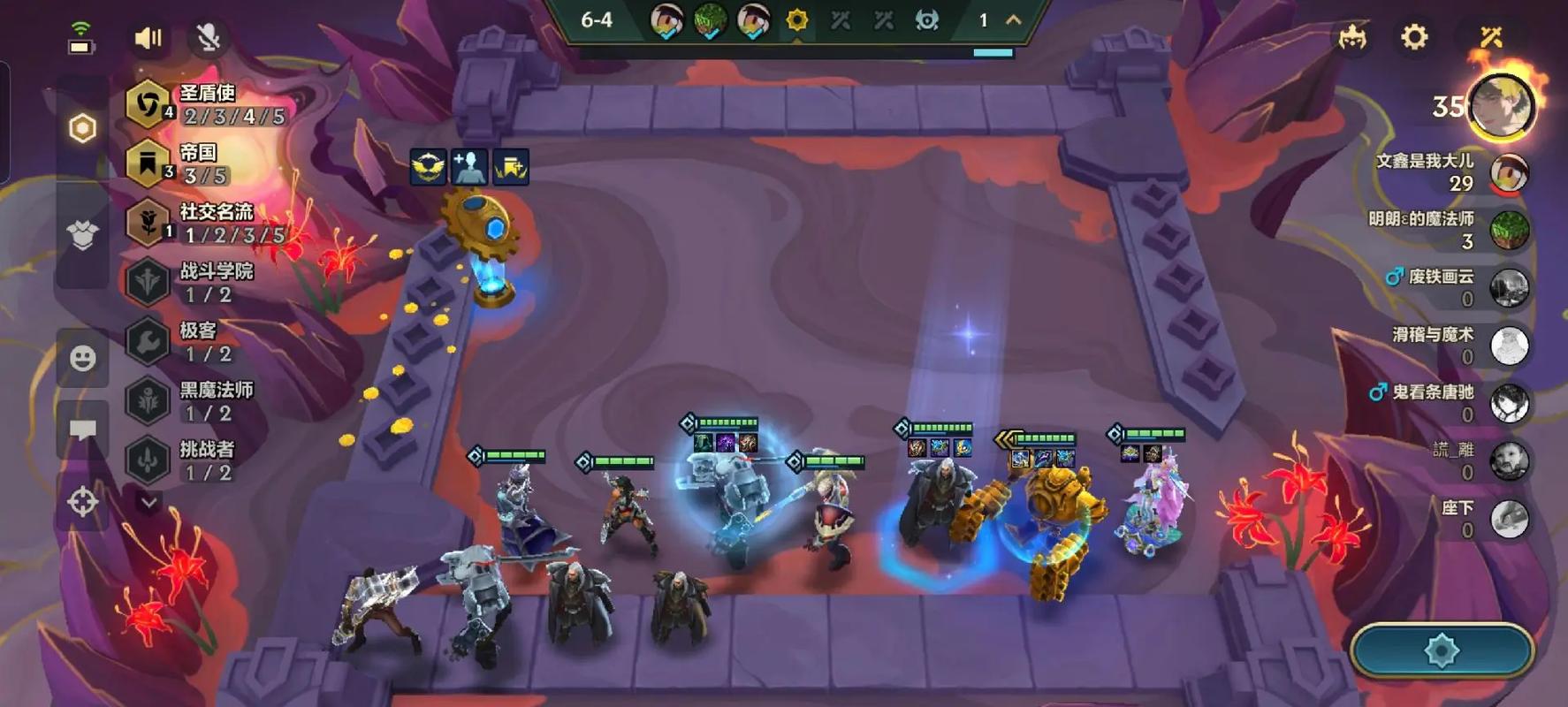1568x707 pixels.
Task: Open the chat bubble panel
Action: (x=83, y=430)
